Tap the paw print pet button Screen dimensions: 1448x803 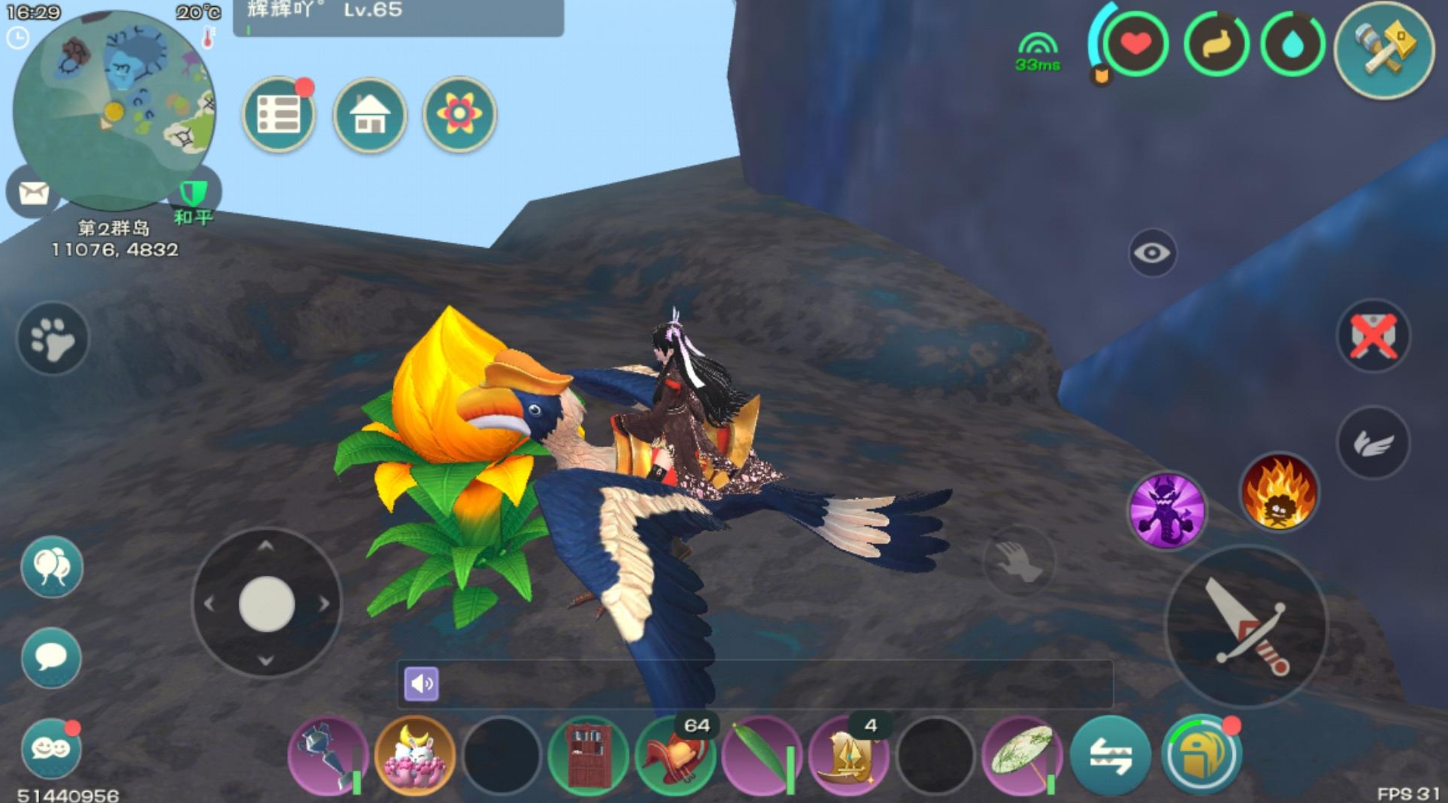53,339
